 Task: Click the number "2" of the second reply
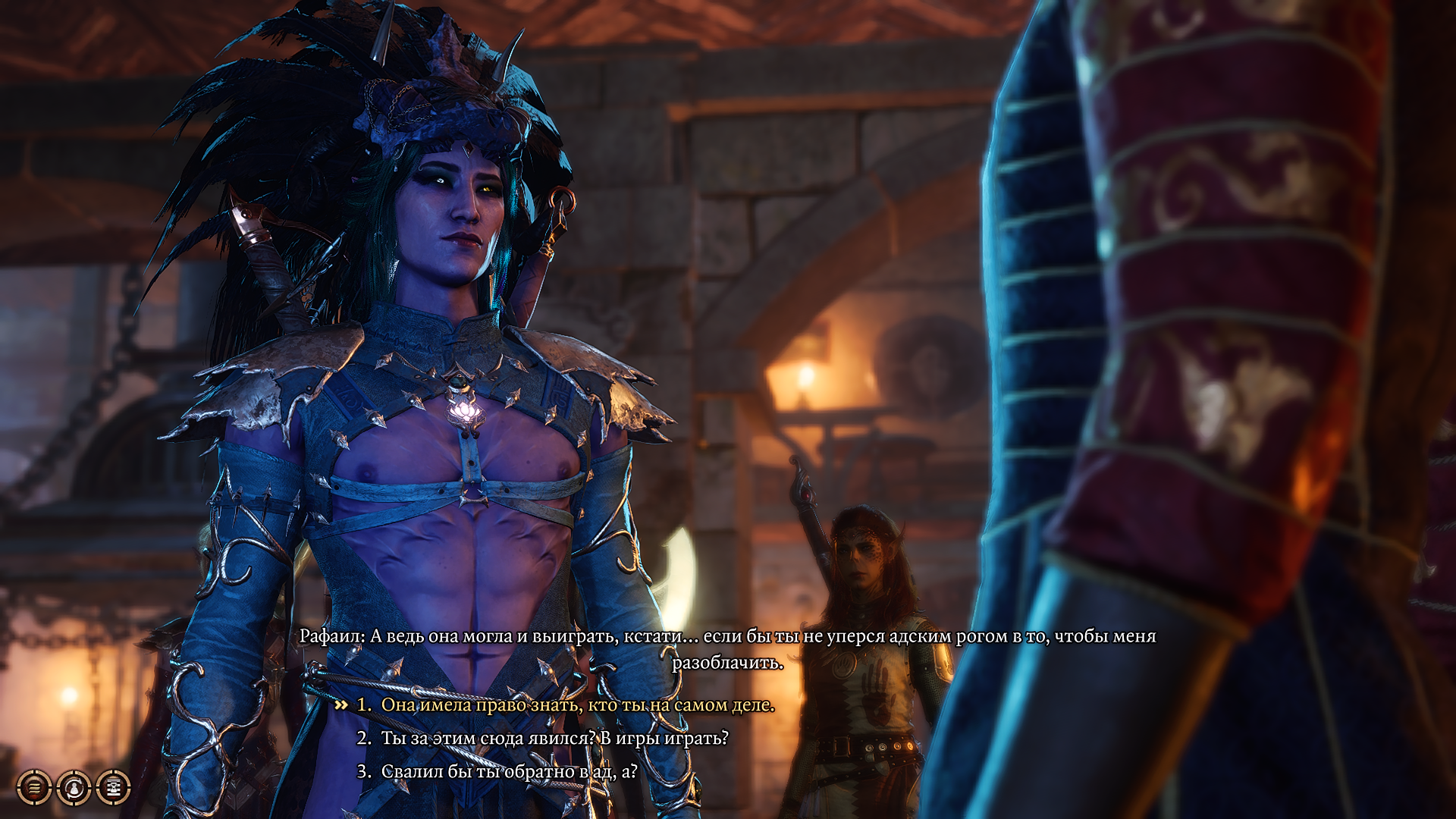(361, 737)
